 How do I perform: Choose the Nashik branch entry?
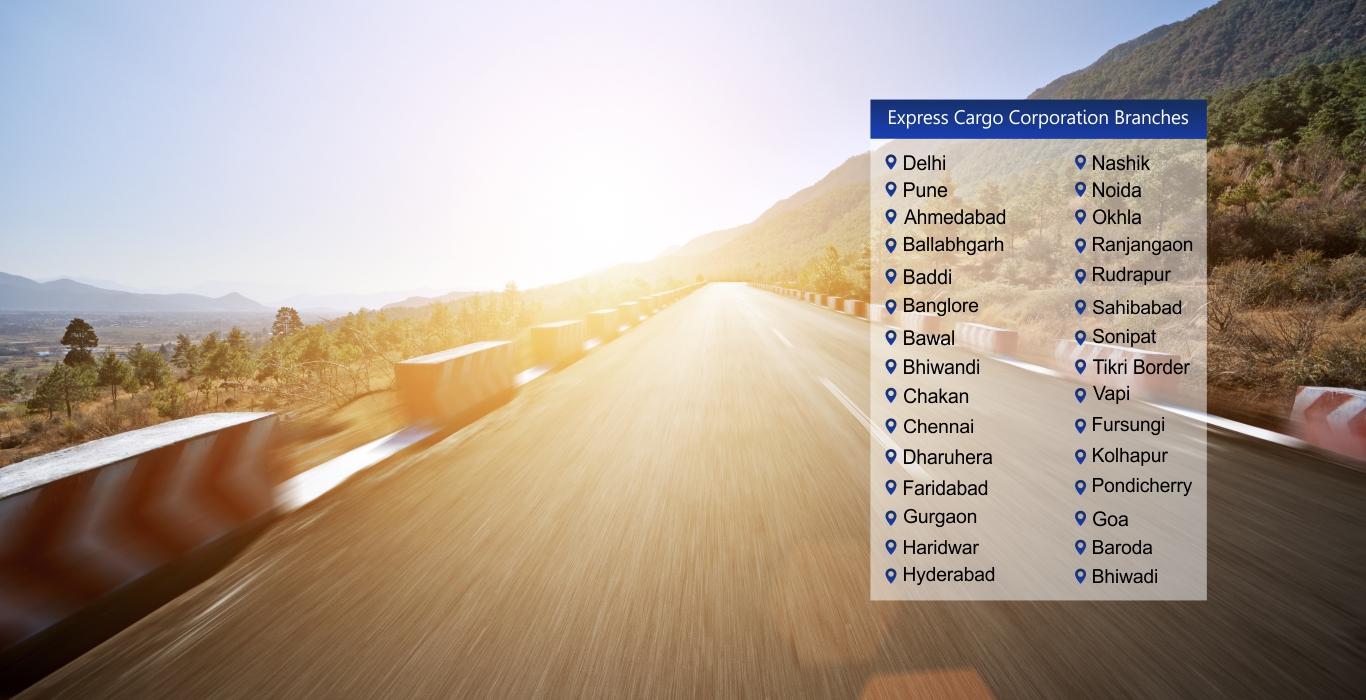click(x=1120, y=163)
